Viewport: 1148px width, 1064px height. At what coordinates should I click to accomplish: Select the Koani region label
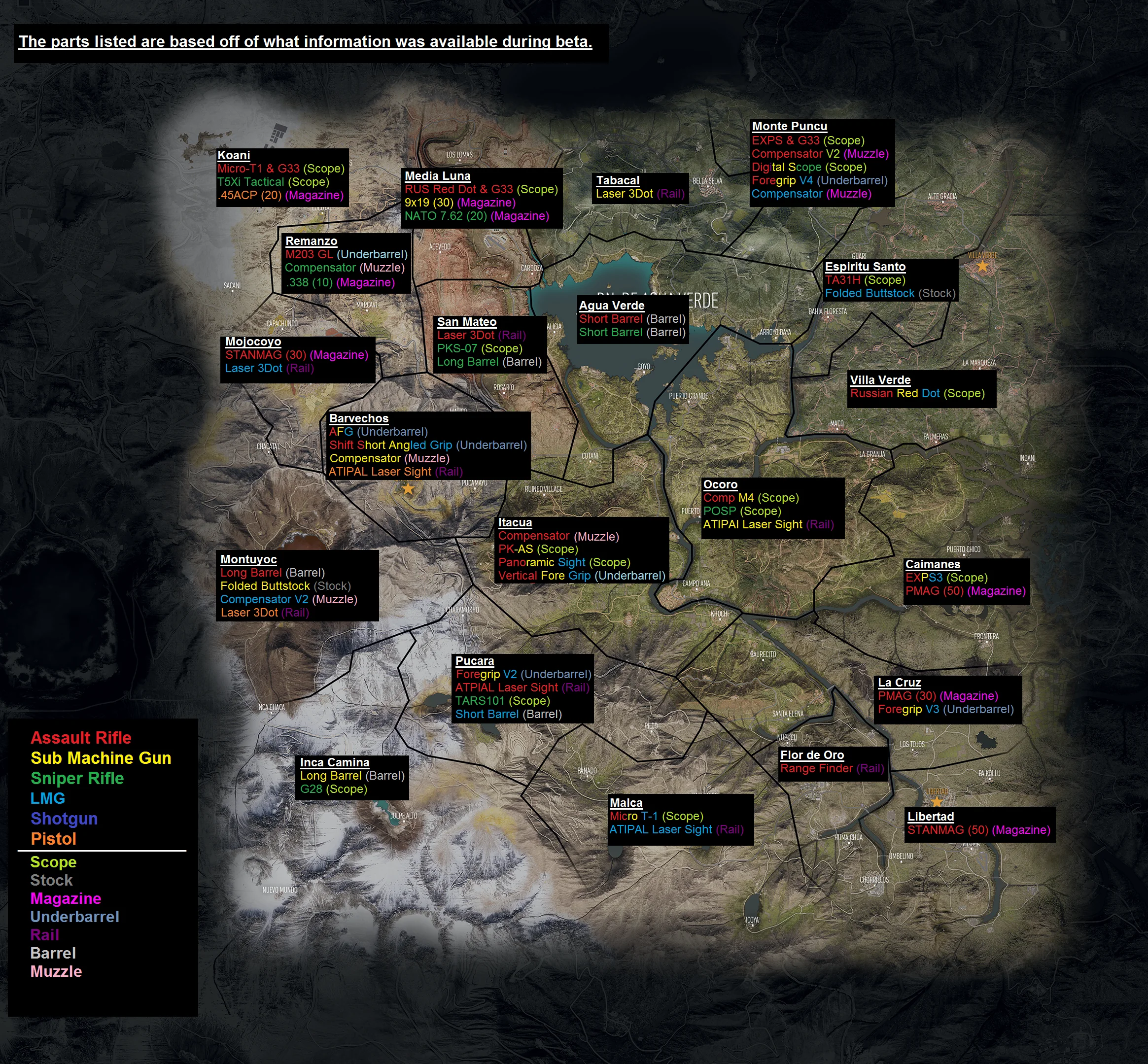pos(234,155)
